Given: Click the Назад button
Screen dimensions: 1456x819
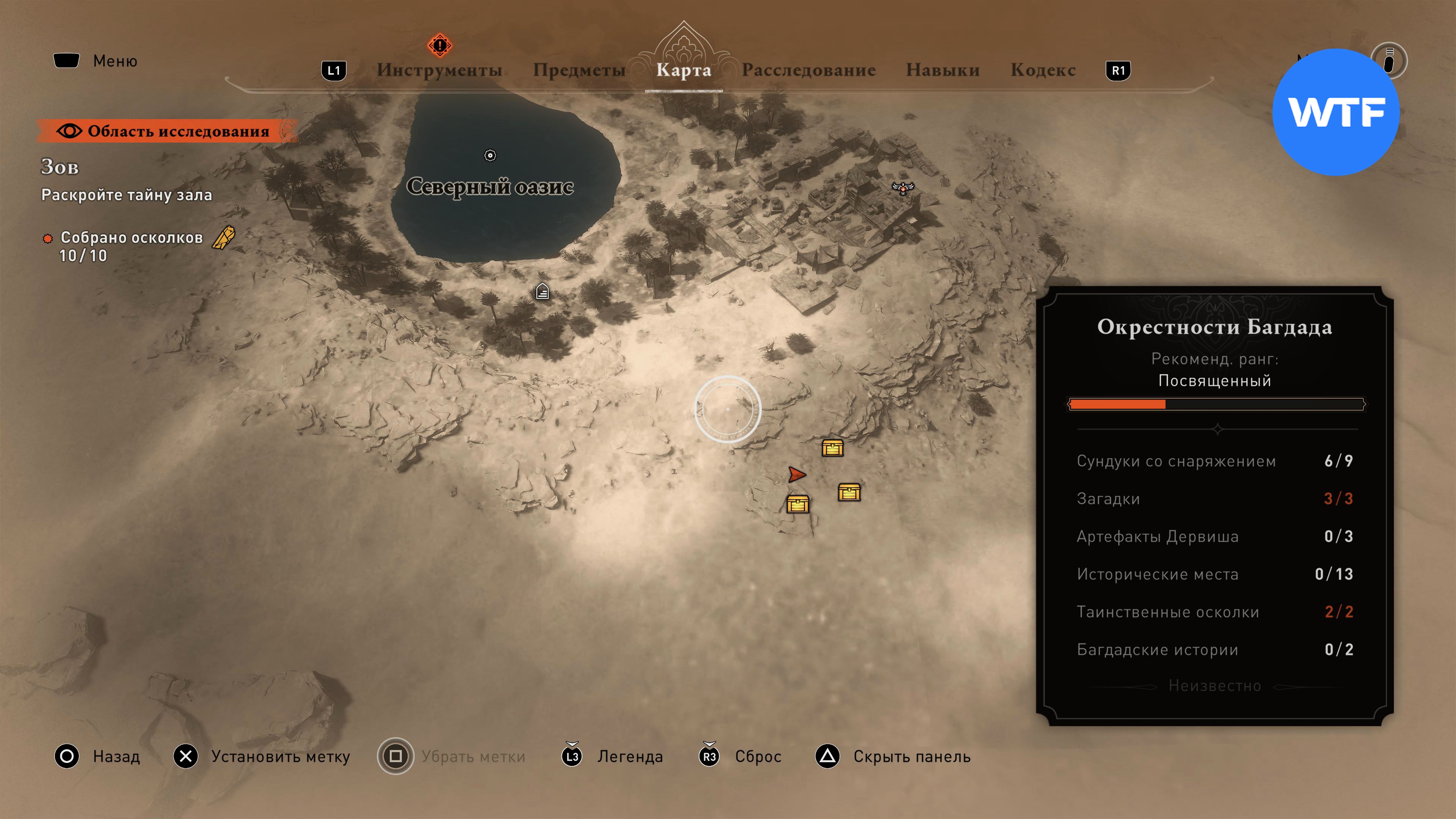Looking at the screenshot, I should tap(97, 756).
